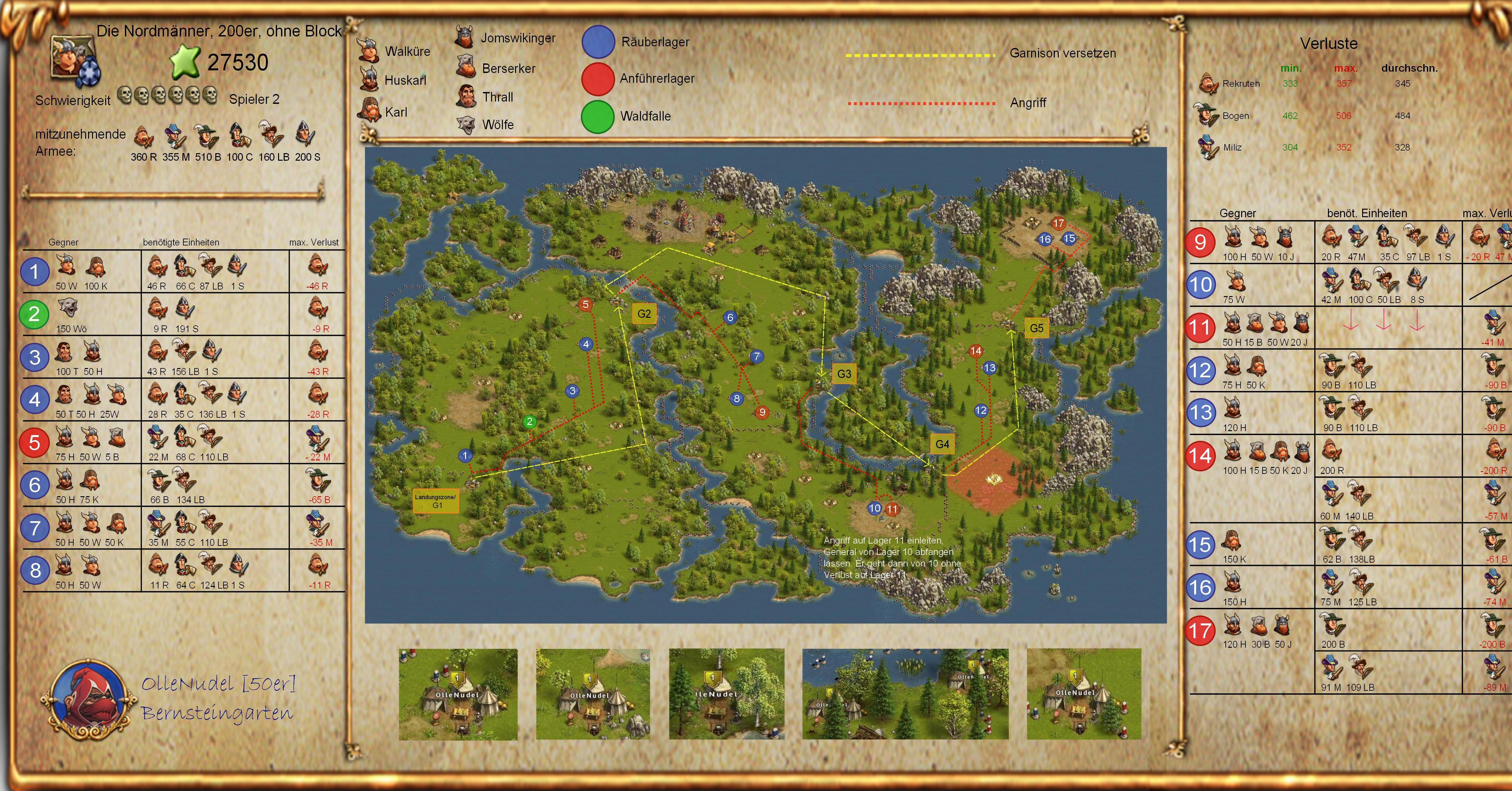This screenshot has width=1512, height=791.
Task: Choose the G4 garrison position marker
Action: (942, 444)
